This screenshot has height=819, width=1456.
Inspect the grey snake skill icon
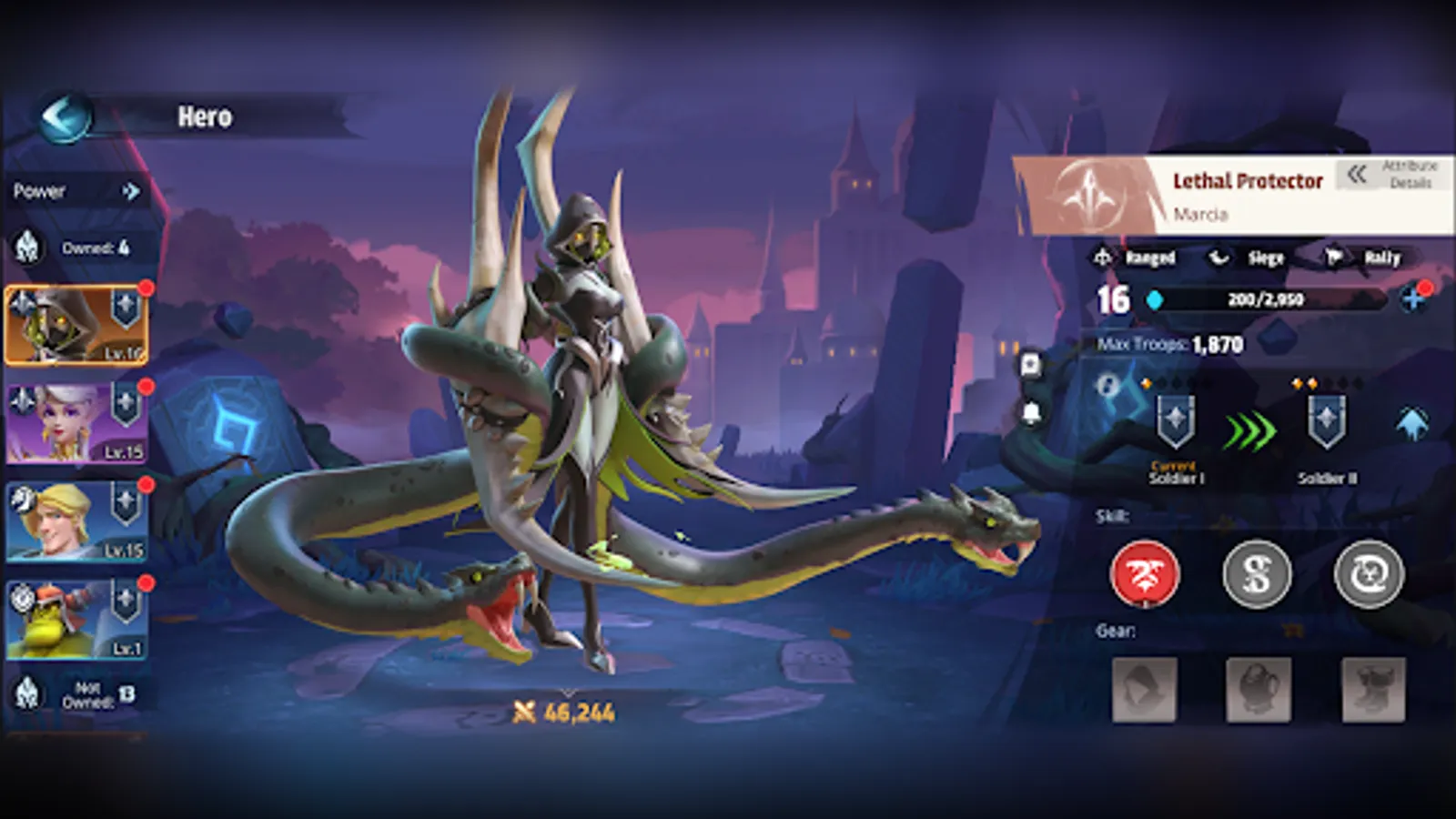(x=1257, y=575)
